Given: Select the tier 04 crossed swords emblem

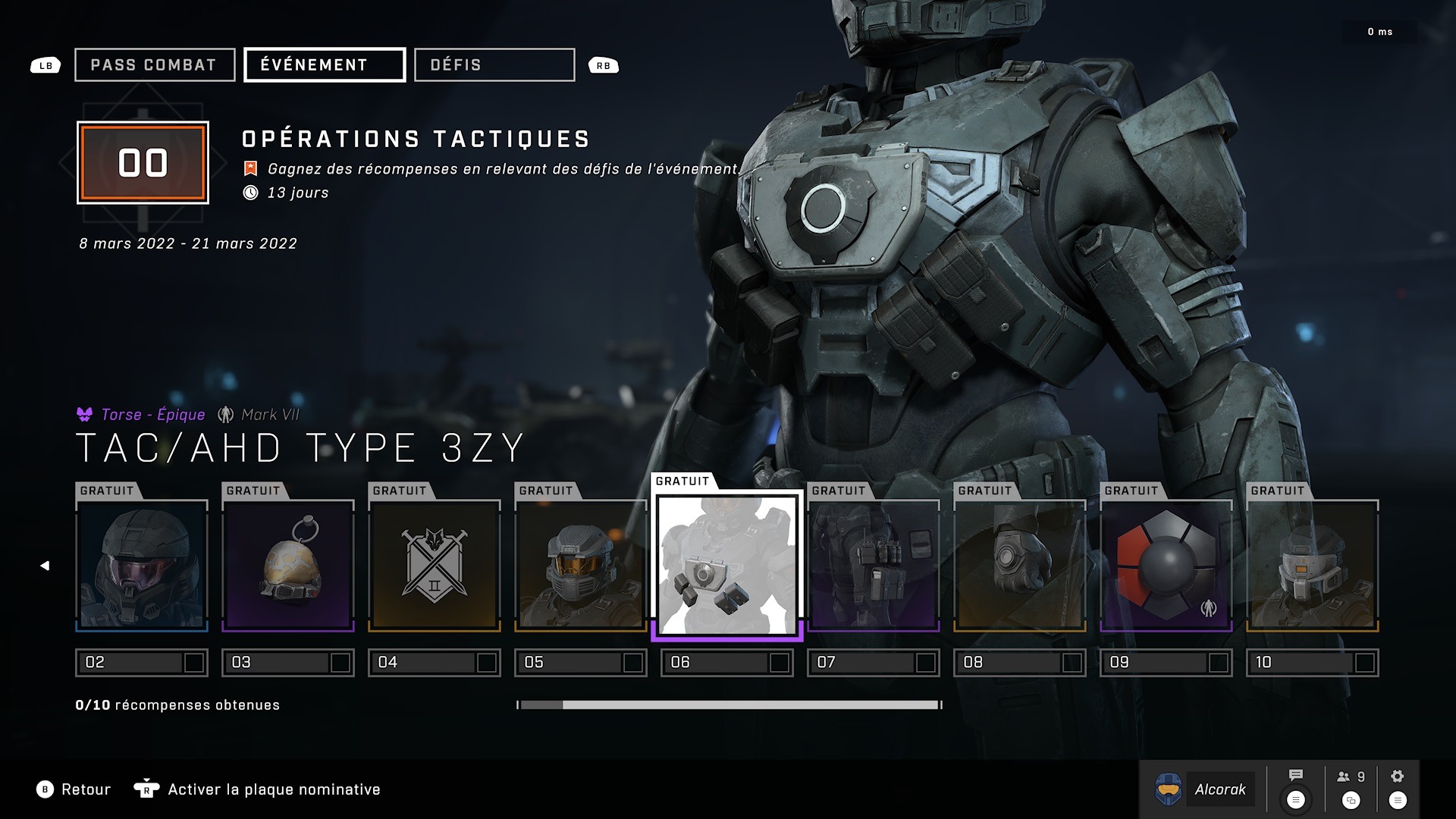Looking at the screenshot, I should (x=435, y=566).
